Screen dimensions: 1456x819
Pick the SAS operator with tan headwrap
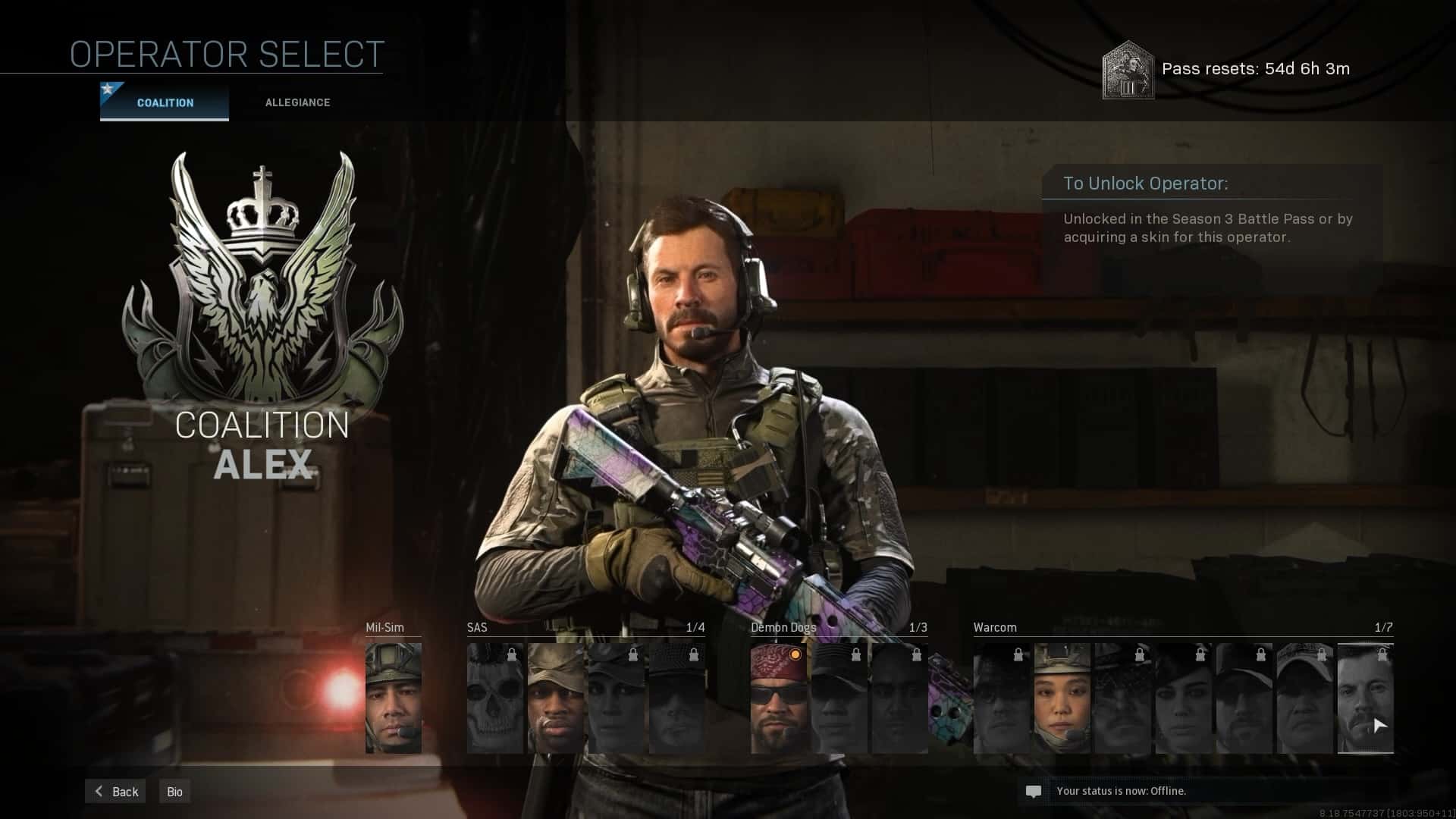(556, 698)
